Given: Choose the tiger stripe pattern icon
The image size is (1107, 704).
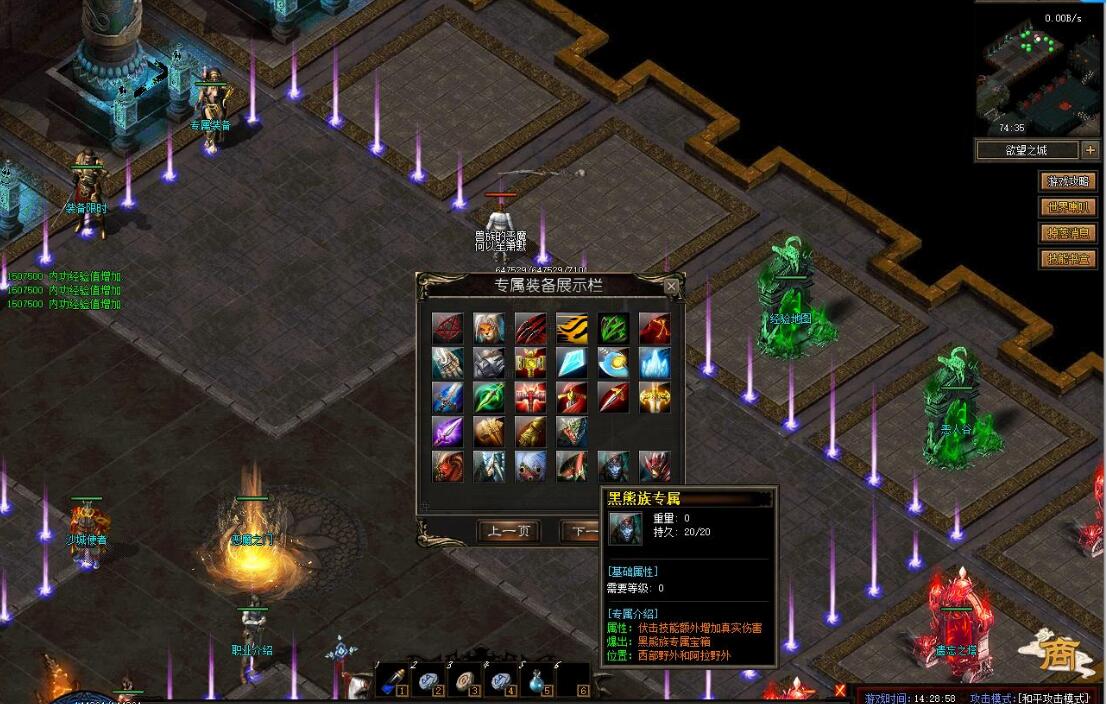Looking at the screenshot, I should pyautogui.click(x=572, y=328).
